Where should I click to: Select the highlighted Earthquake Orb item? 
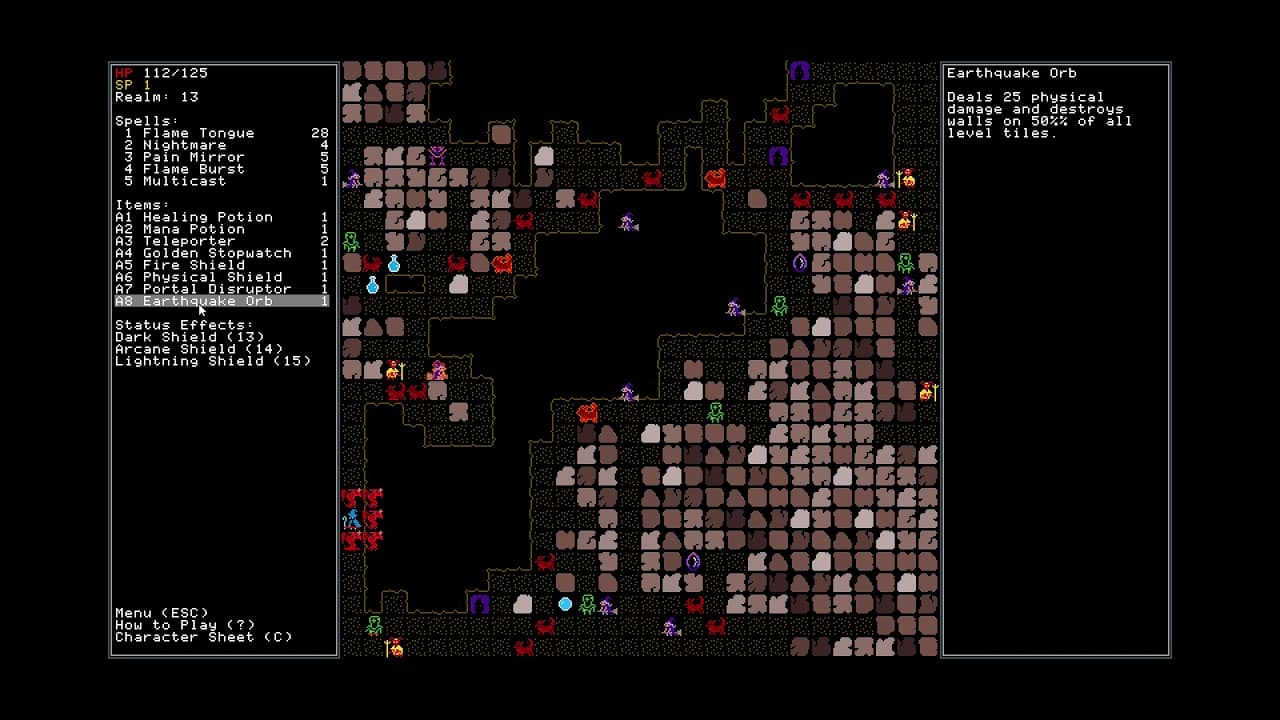pyautogui.click(x=207, y=301)
